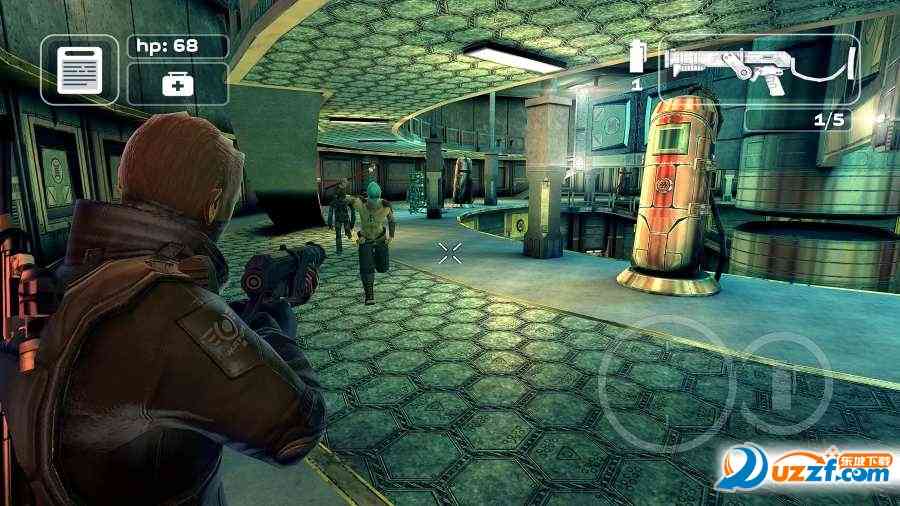Tap the weapon selector gun panel

coord(759,68)
